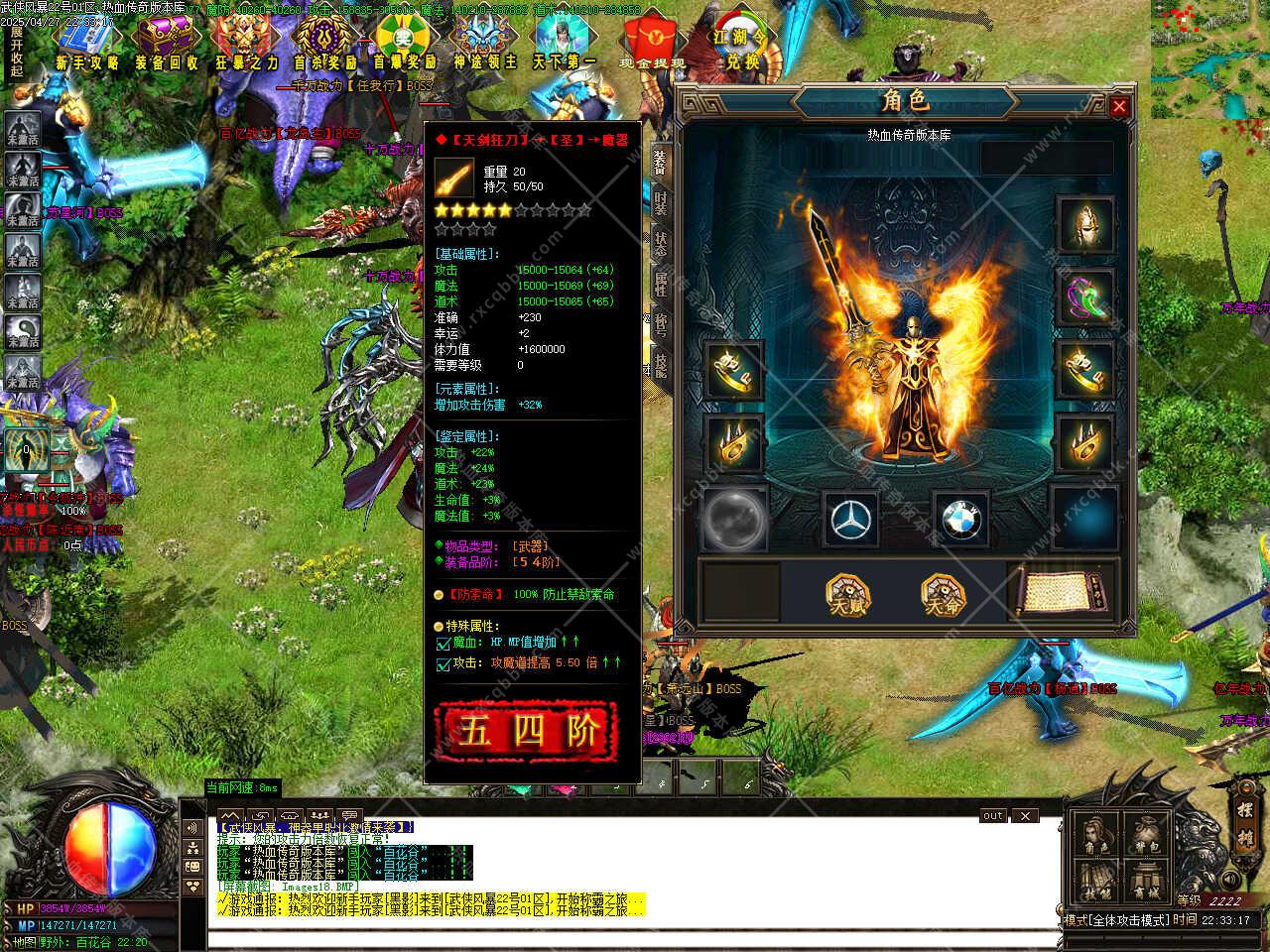Open the 天赋 talent button
The image size is (1270, 952).
click(x=847, y=595)
